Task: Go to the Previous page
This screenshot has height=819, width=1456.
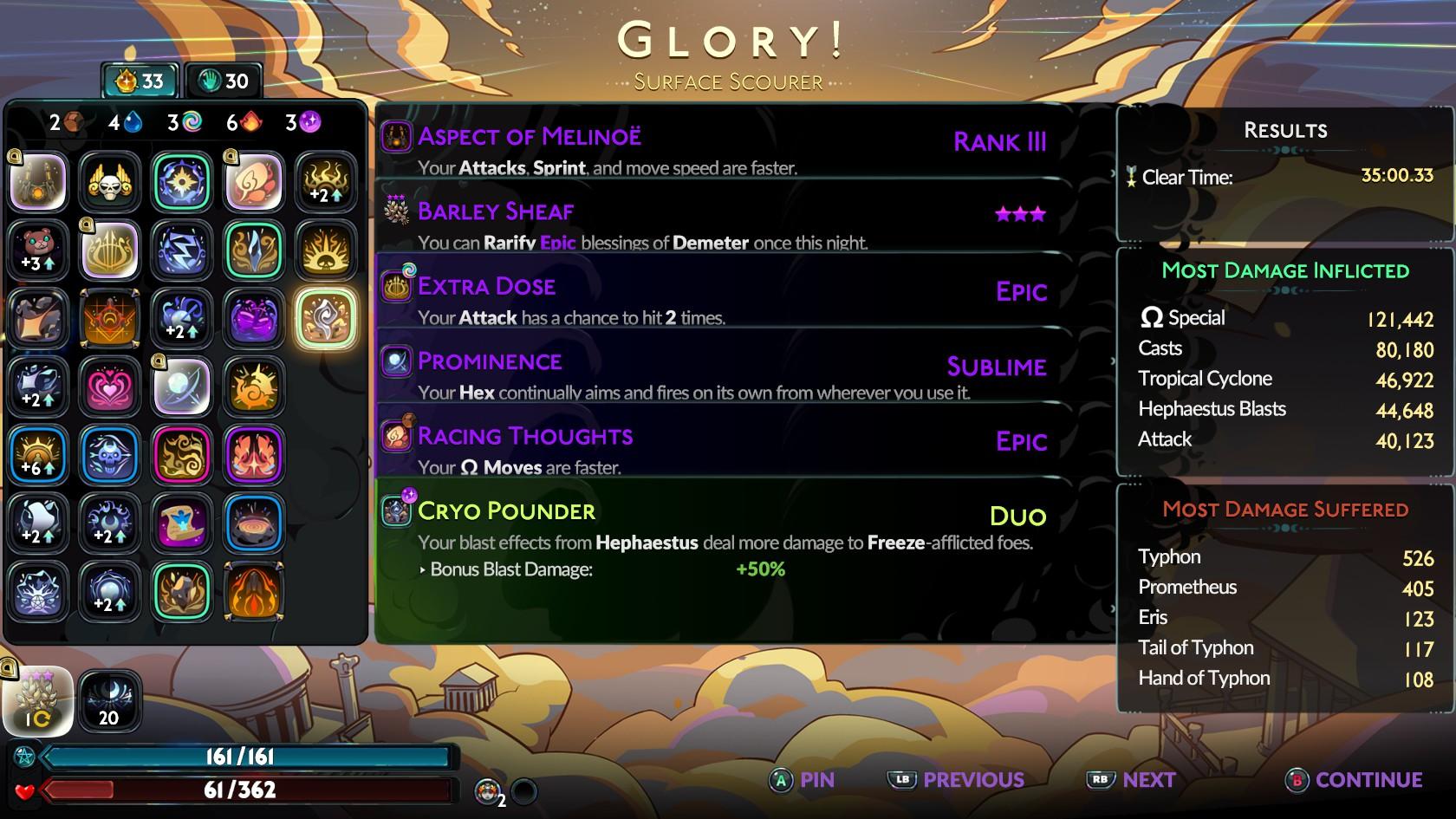Action: point(957,780)
